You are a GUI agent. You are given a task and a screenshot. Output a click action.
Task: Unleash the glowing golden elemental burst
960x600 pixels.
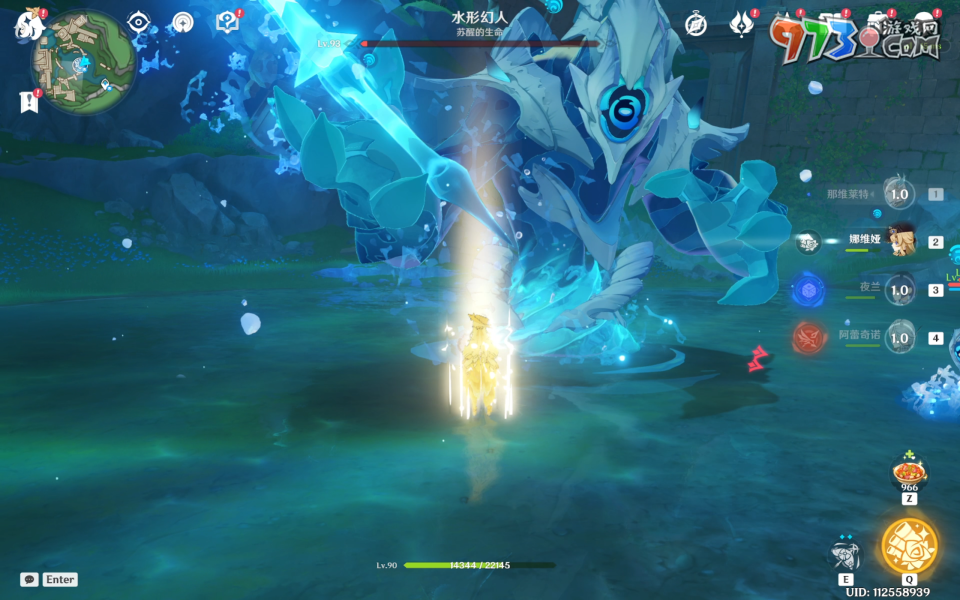(x=909, y=545)
